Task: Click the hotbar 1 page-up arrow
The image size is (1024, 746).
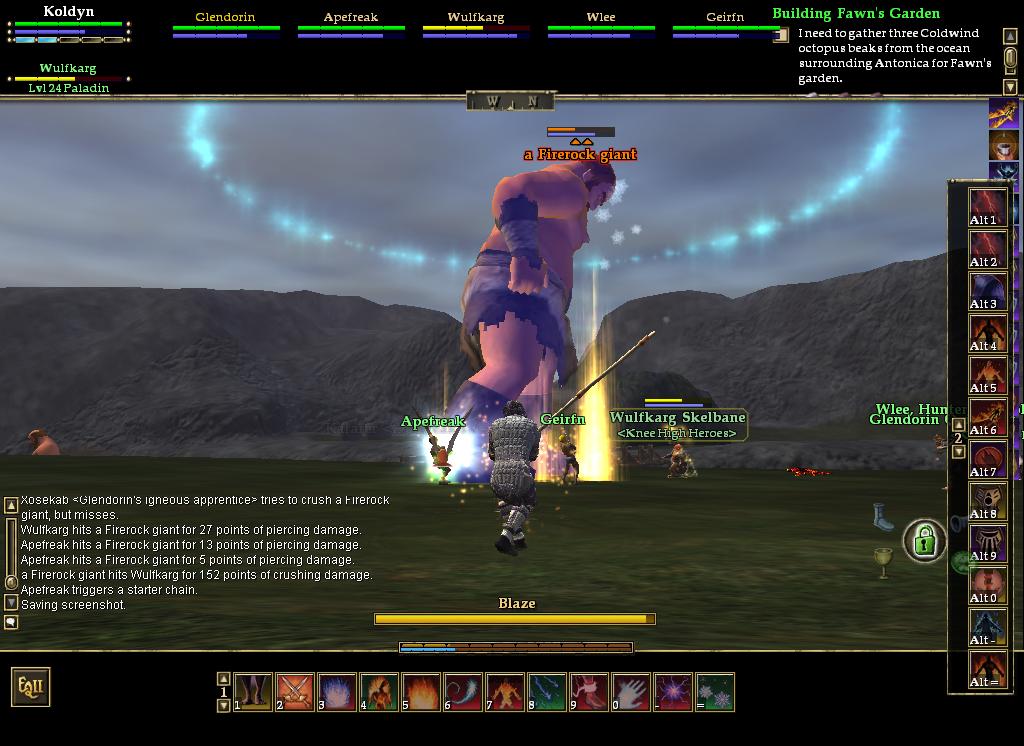Action: tap(223, 678)
